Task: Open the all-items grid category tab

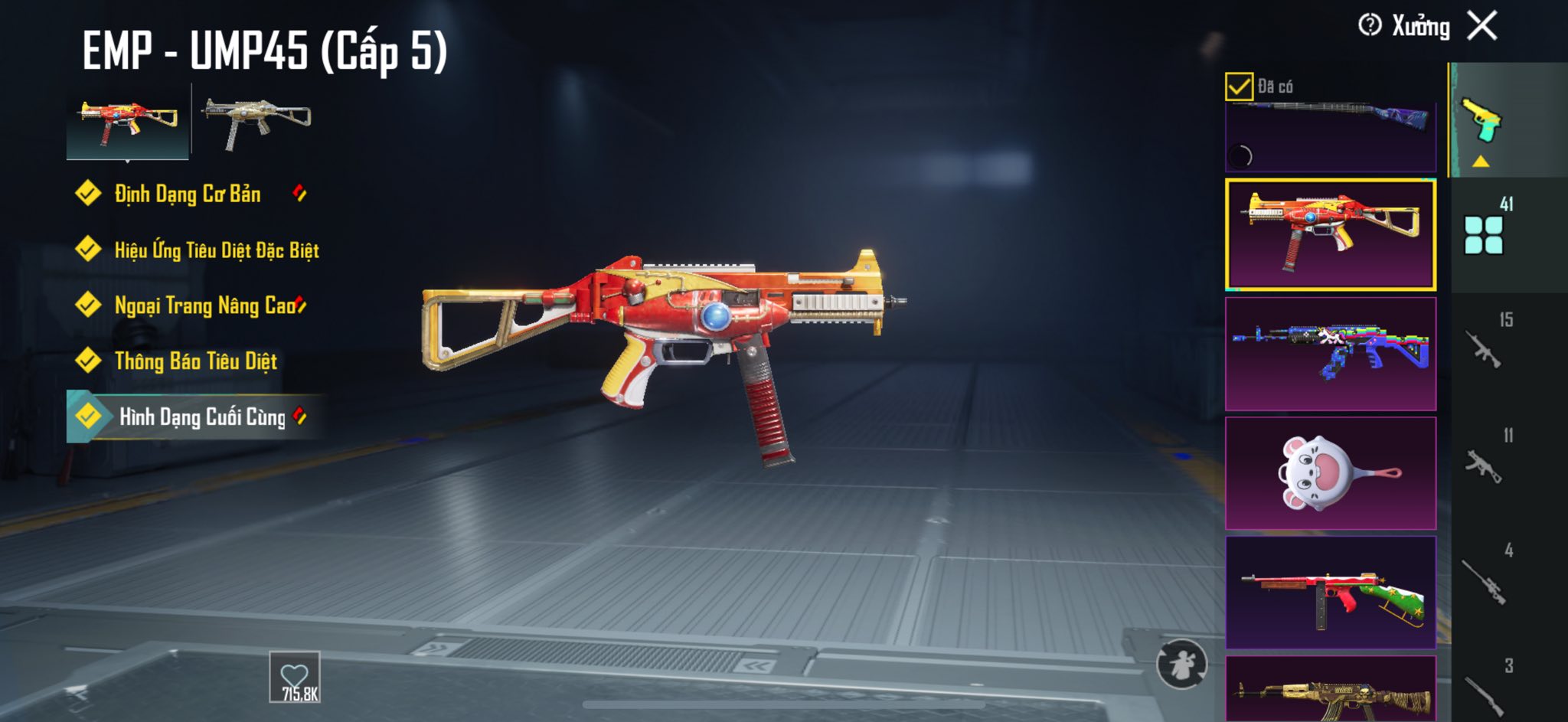Action: 1484,234
